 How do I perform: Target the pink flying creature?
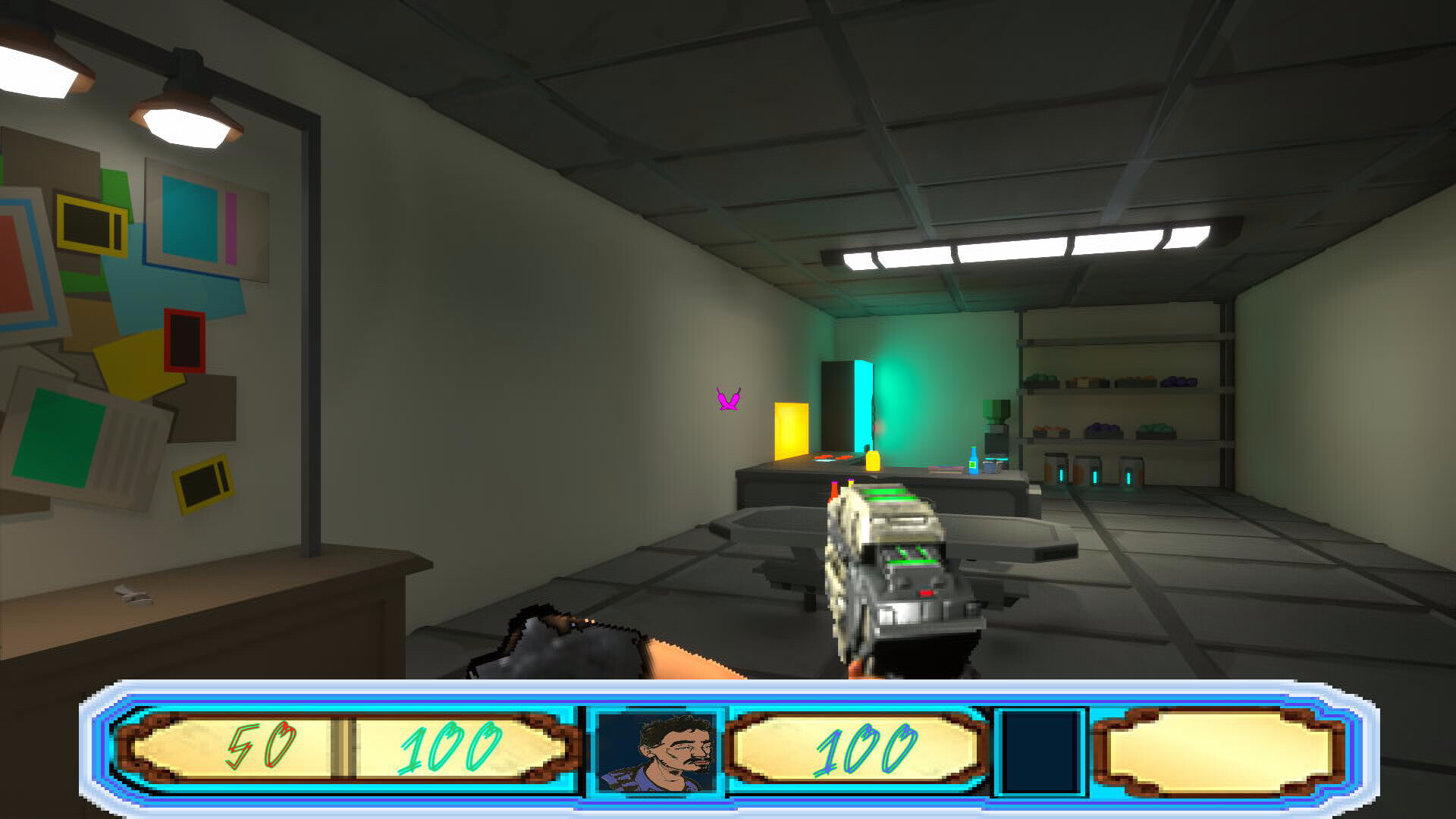(x=726, y=399)
